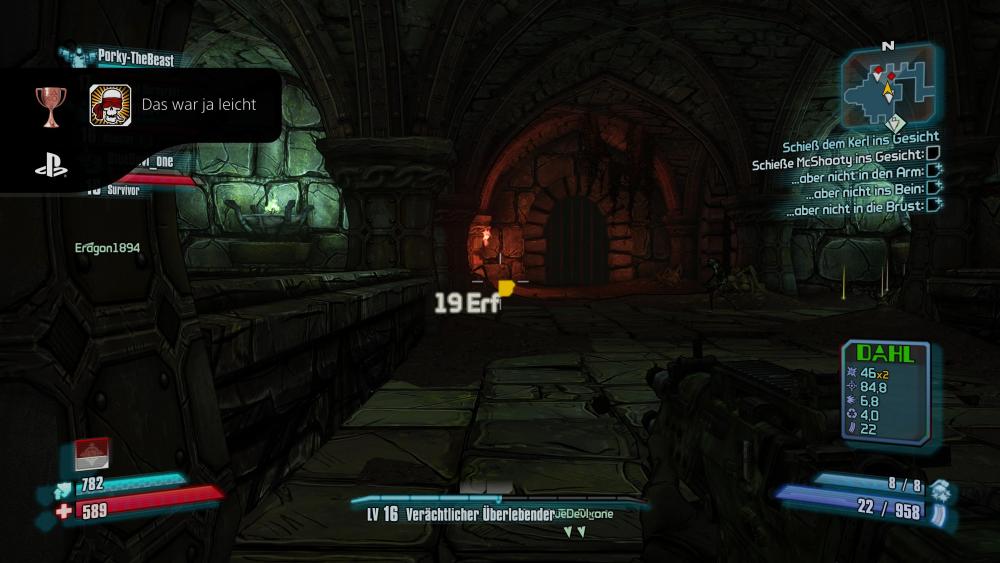Viewport: 1000px width, 563px height.
Task: Open the 'Das war ja leicht' trophy notification
Action: click(x=199, y=104)
